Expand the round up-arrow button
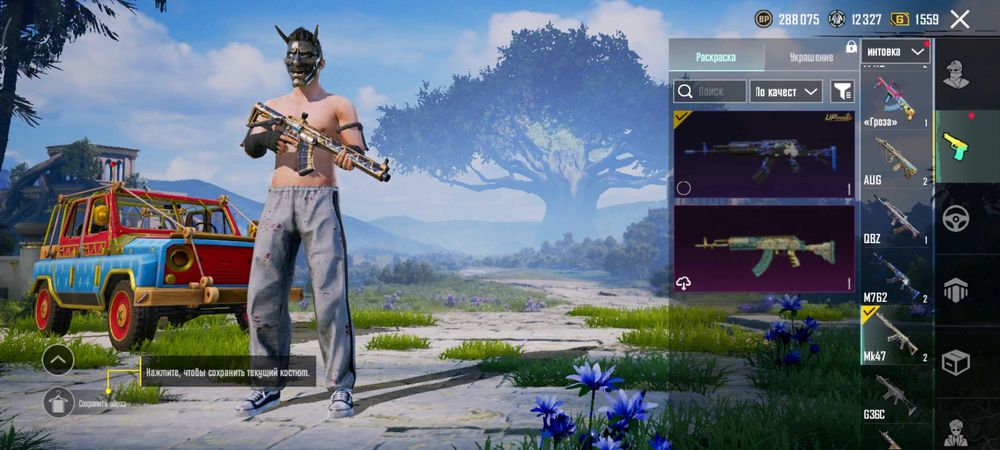The height and width of the screenshot is (450, 1000). [x=59, y=360]
